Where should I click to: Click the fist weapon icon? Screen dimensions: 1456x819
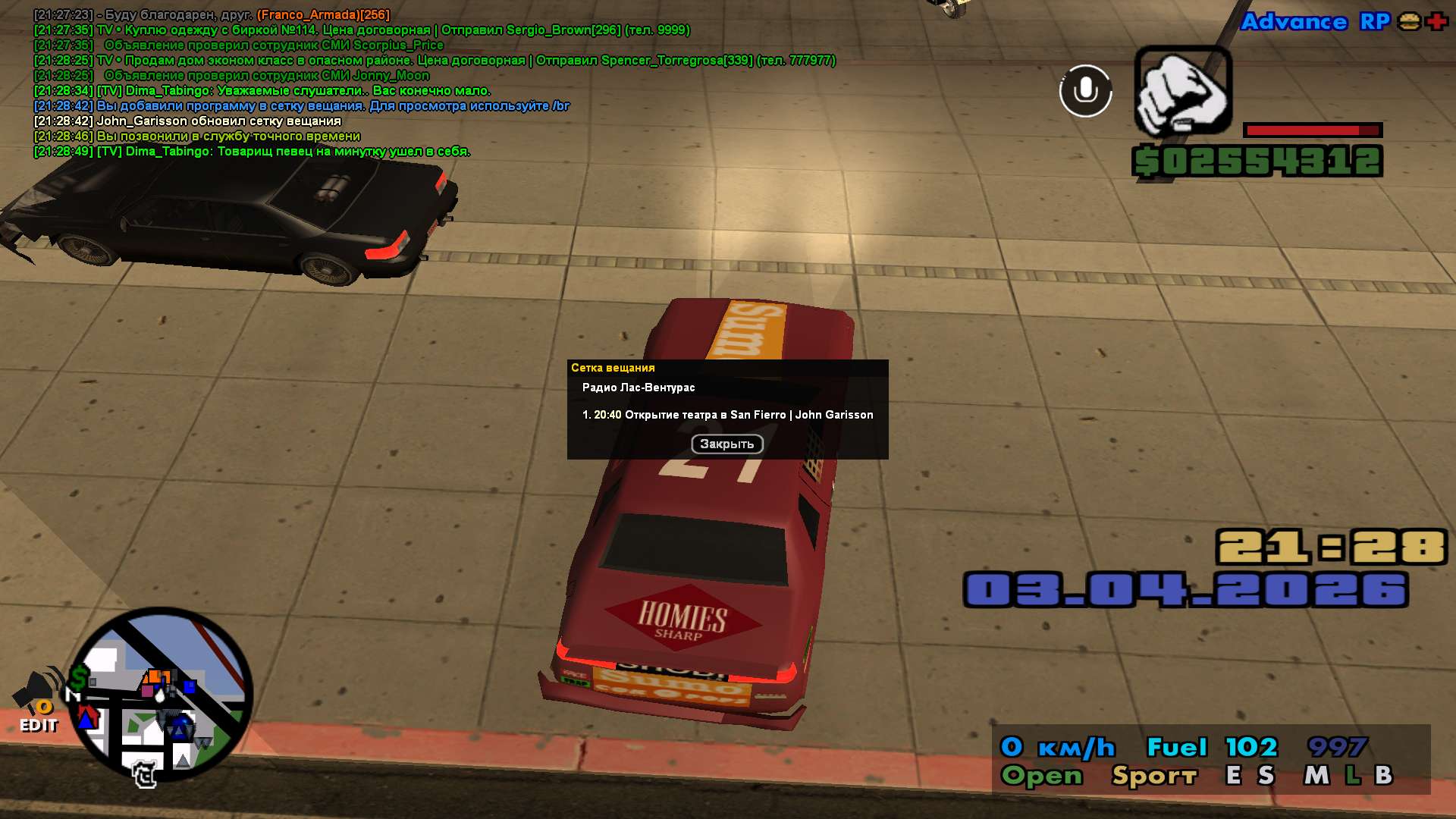[1182, 91]
